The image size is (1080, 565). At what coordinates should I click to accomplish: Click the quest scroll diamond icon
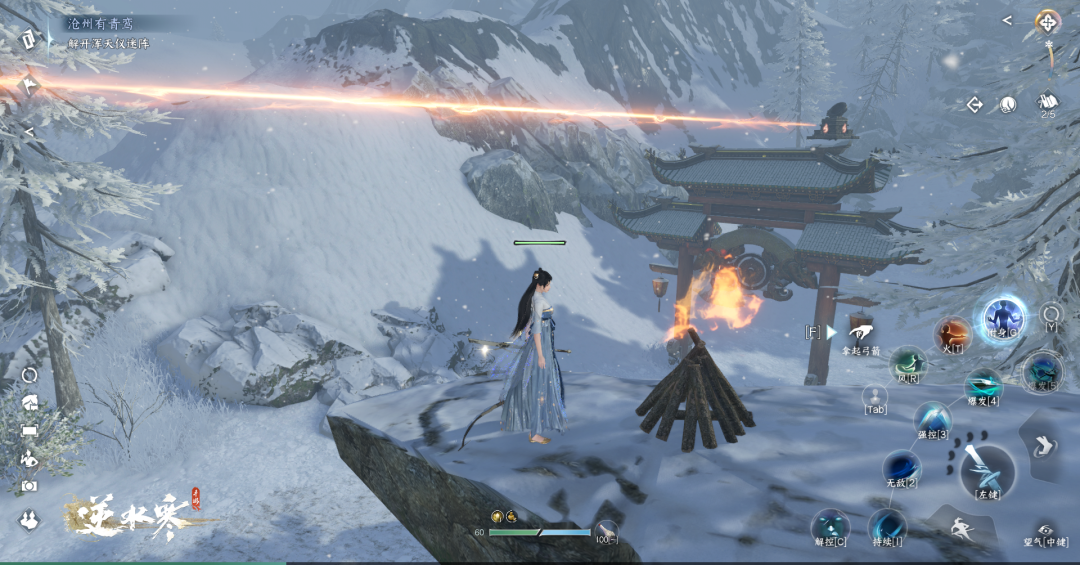tap(28, 39)
